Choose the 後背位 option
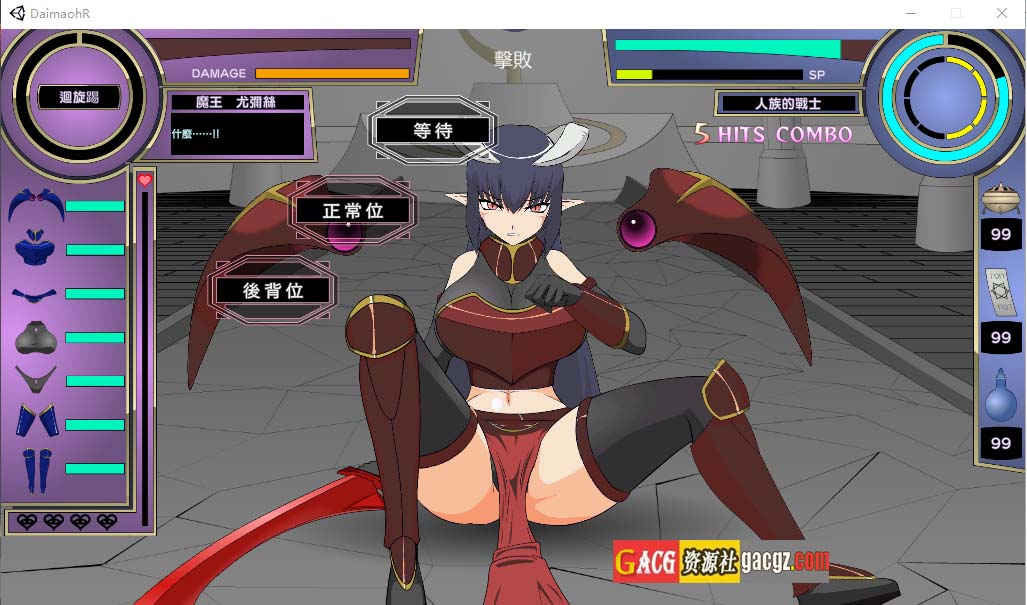Viewport: 1027px width, 605px height. [x=272, y=291]
